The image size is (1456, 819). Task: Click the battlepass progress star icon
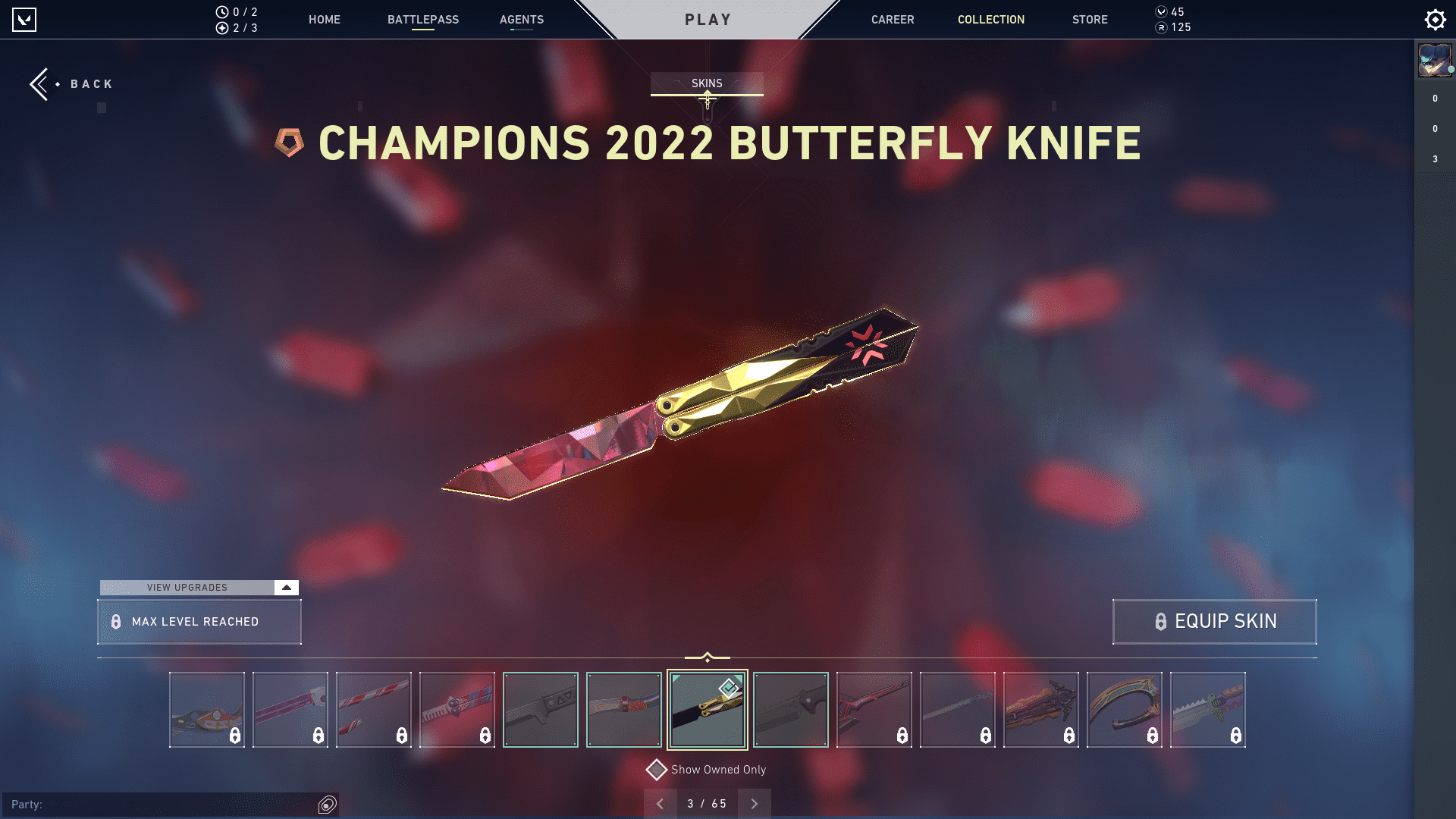click(x=221, y=27)
